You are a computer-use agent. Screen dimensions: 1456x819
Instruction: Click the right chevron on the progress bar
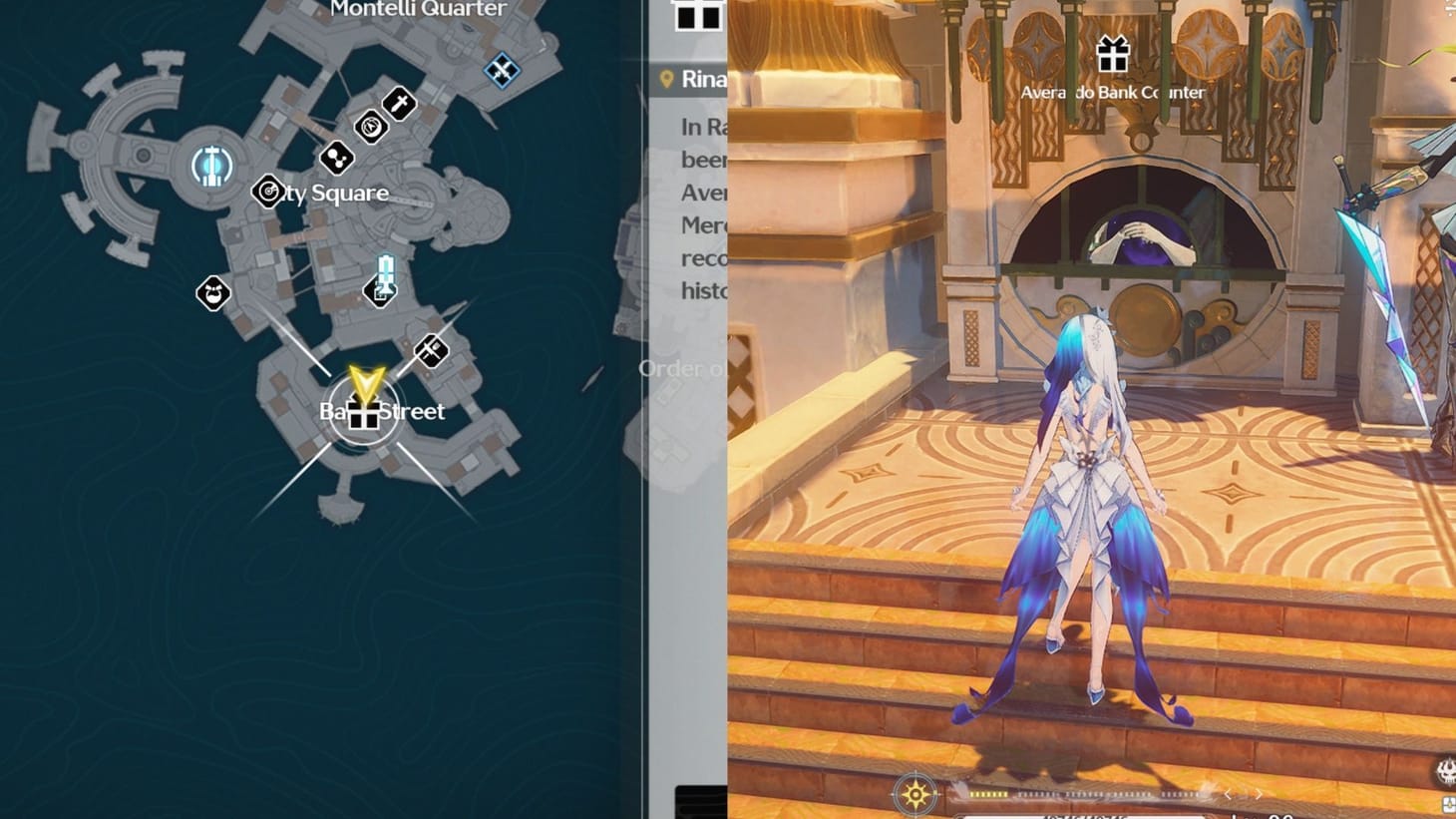[x=1259, y=794]
